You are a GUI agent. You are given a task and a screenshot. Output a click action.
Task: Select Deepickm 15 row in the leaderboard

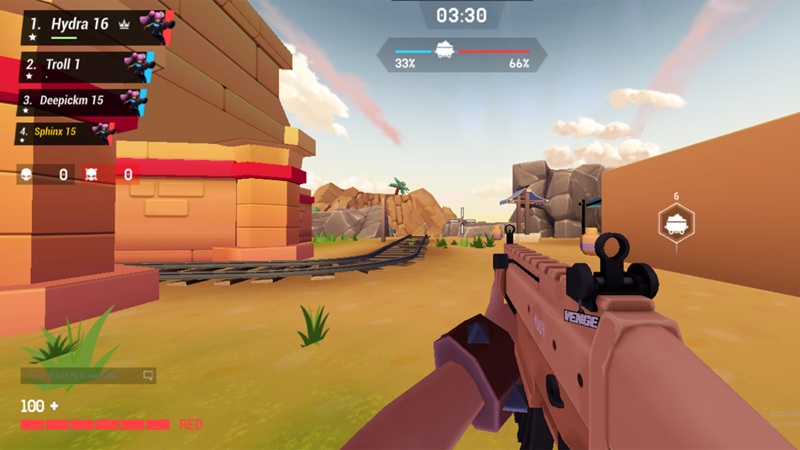click(82, 101)
